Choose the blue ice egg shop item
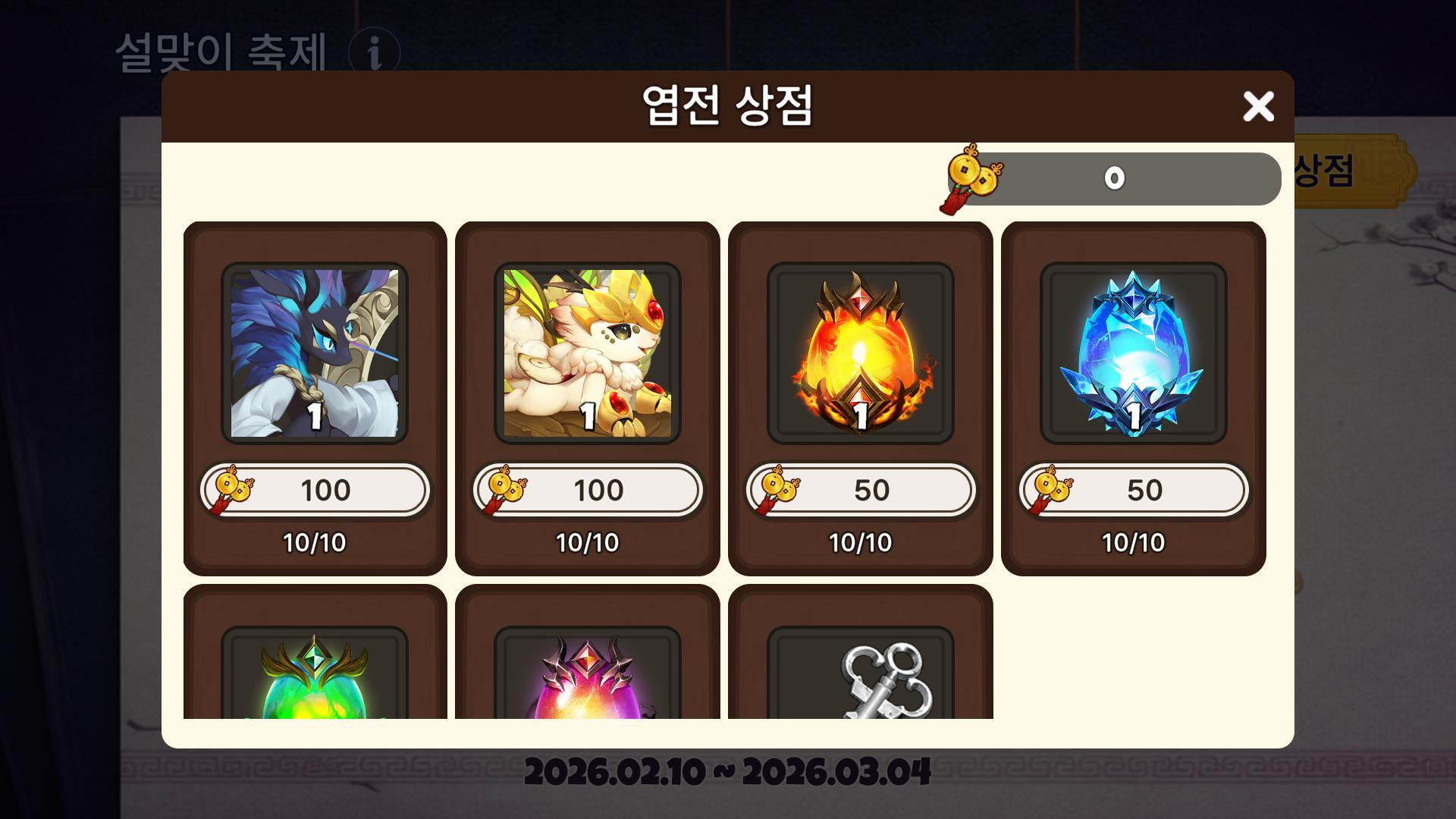This screenshot has width=1456, height=819. click(x=1134, y=353)
